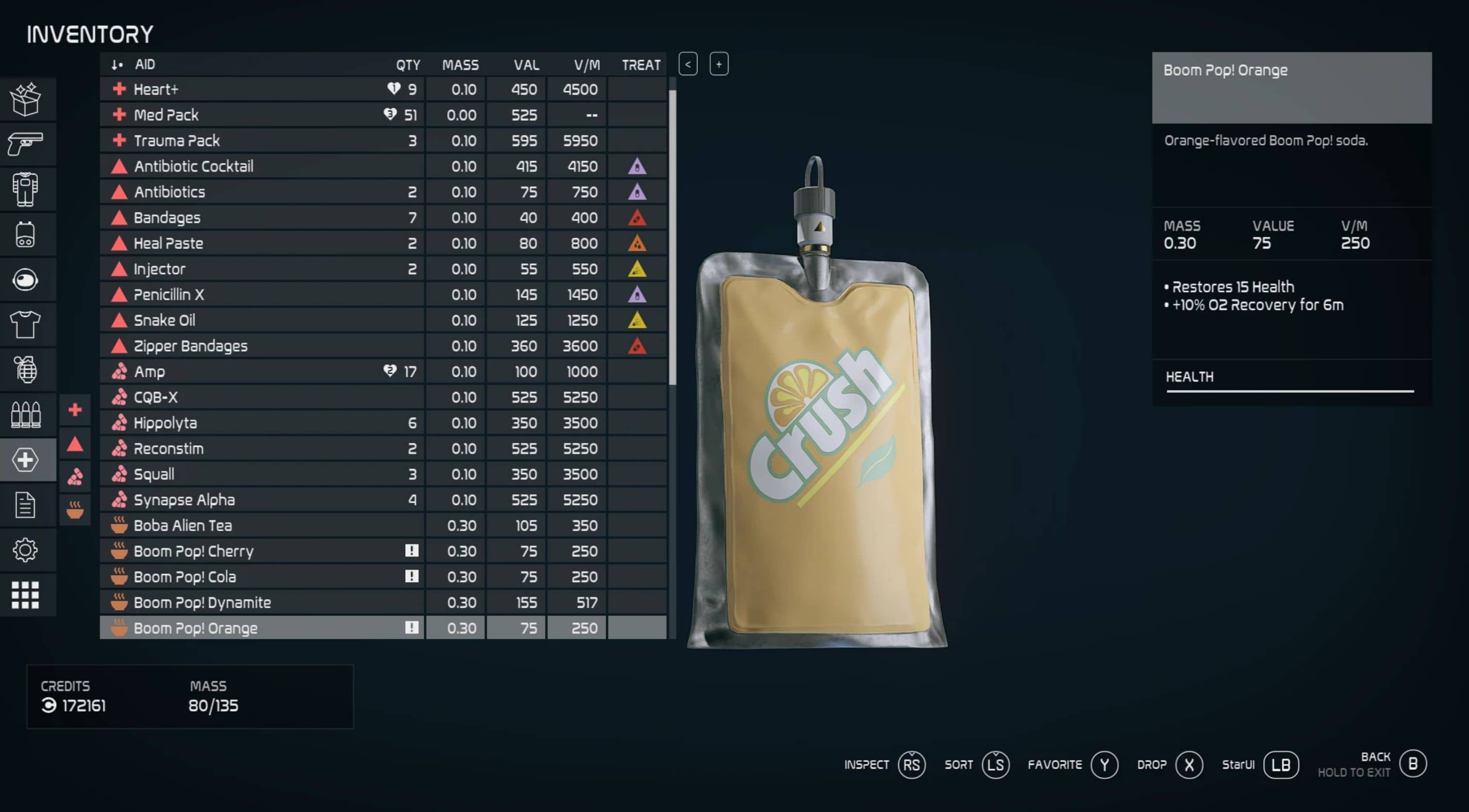Sort the list by VAL column
Screen dimensions: 1469x812
pos(526,65)
